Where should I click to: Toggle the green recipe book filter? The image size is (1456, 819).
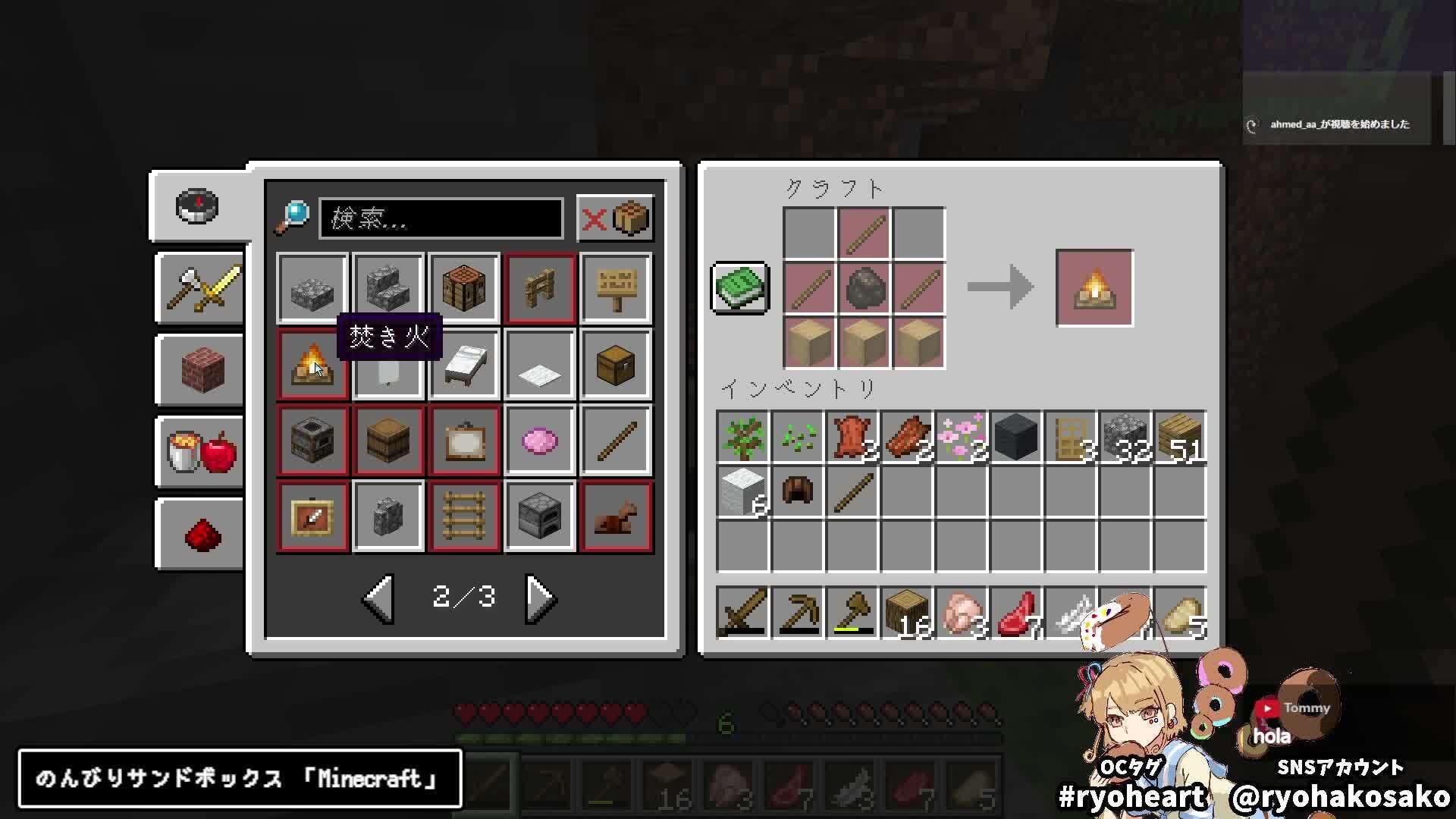click(x=739, y=288)
